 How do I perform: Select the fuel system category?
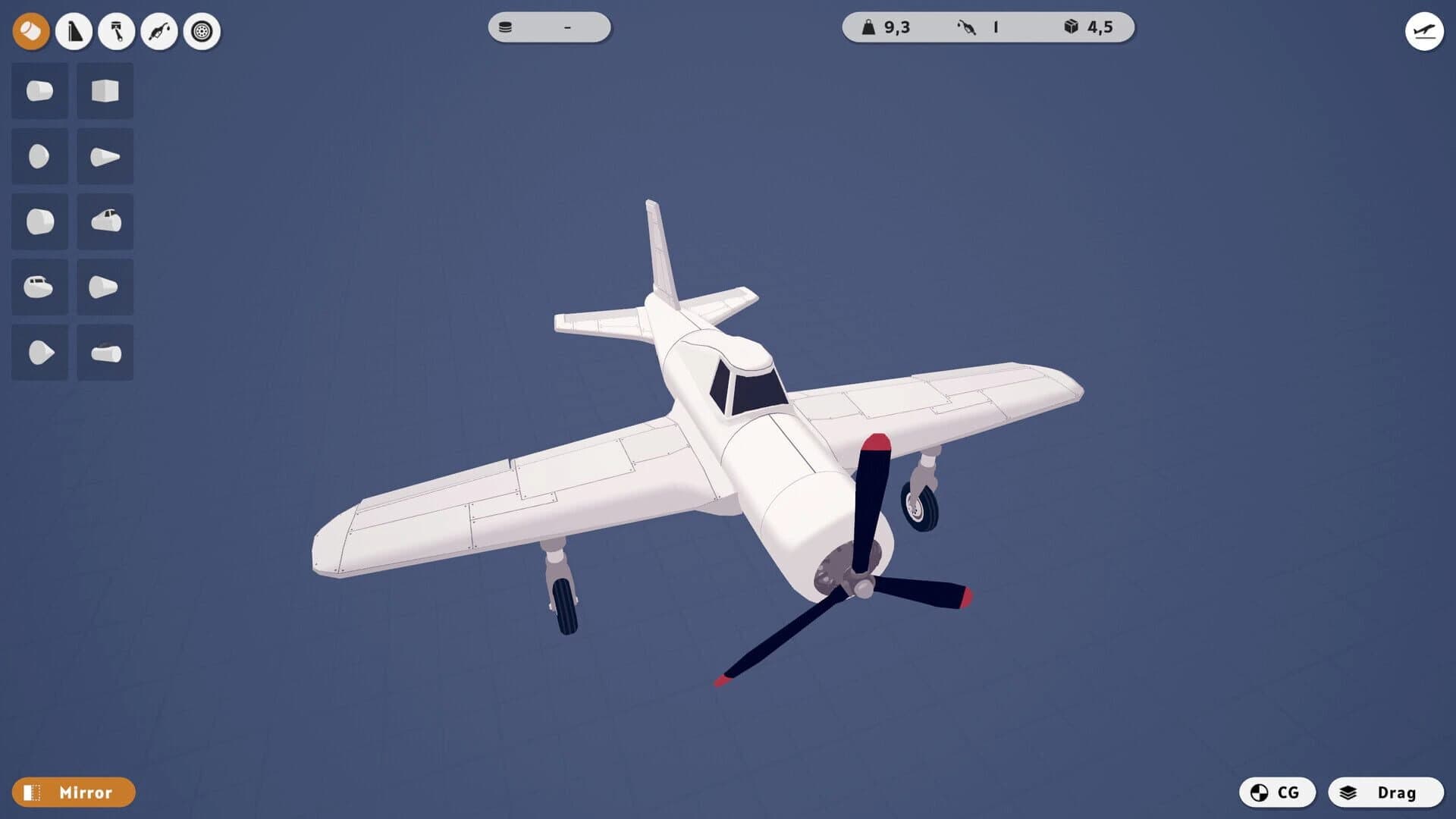[158, 31]
